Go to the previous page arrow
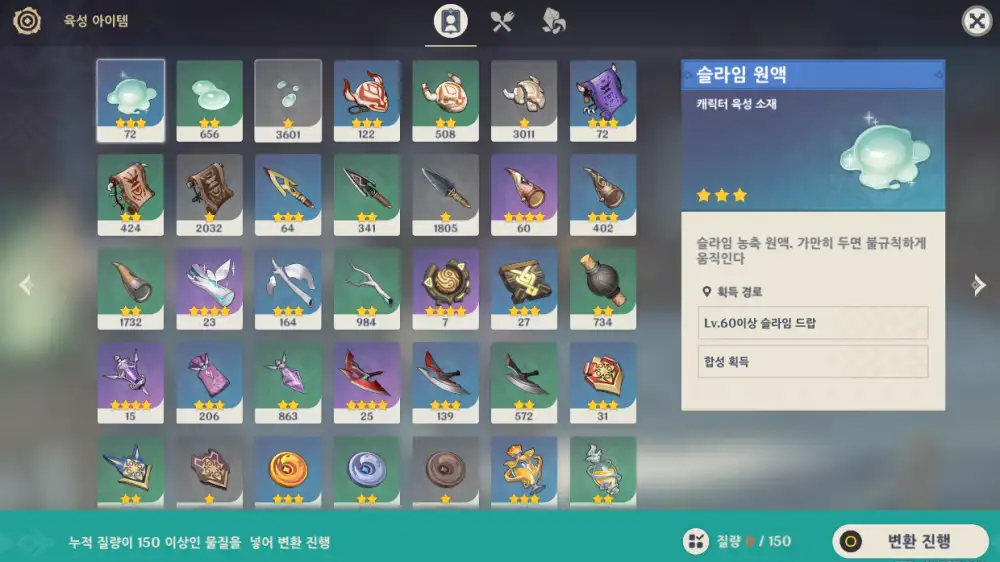 25,285
